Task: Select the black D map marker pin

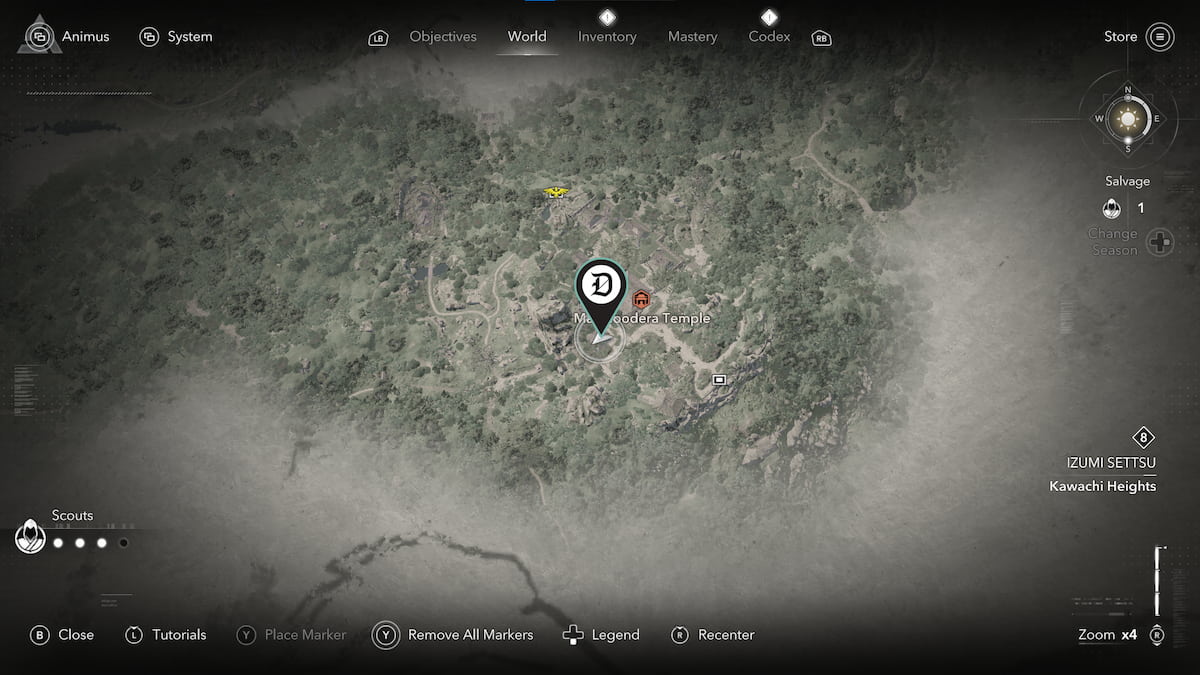Action: (x=600, y=287)
